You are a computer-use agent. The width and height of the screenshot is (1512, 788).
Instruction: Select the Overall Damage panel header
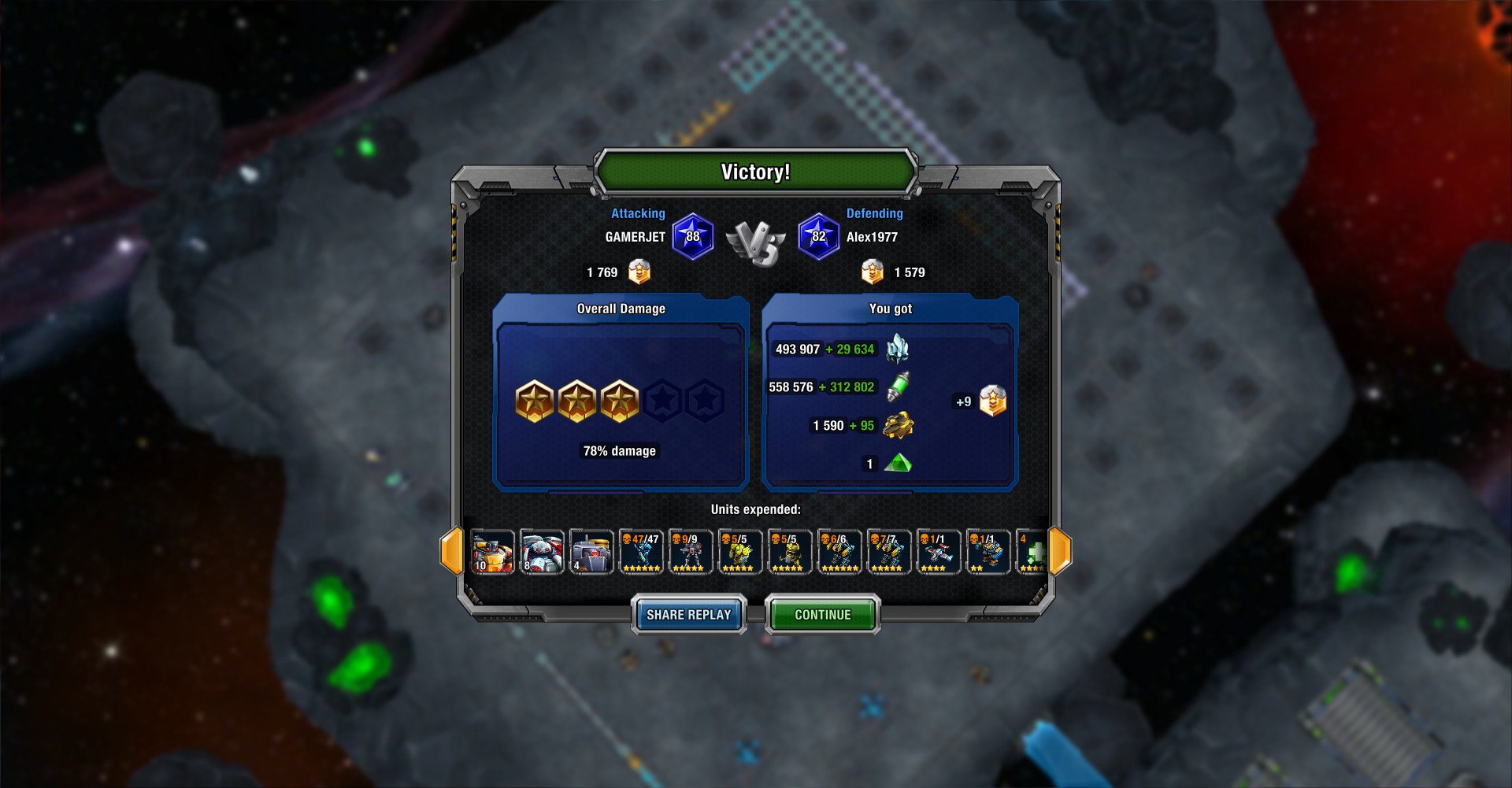[621, 309]
